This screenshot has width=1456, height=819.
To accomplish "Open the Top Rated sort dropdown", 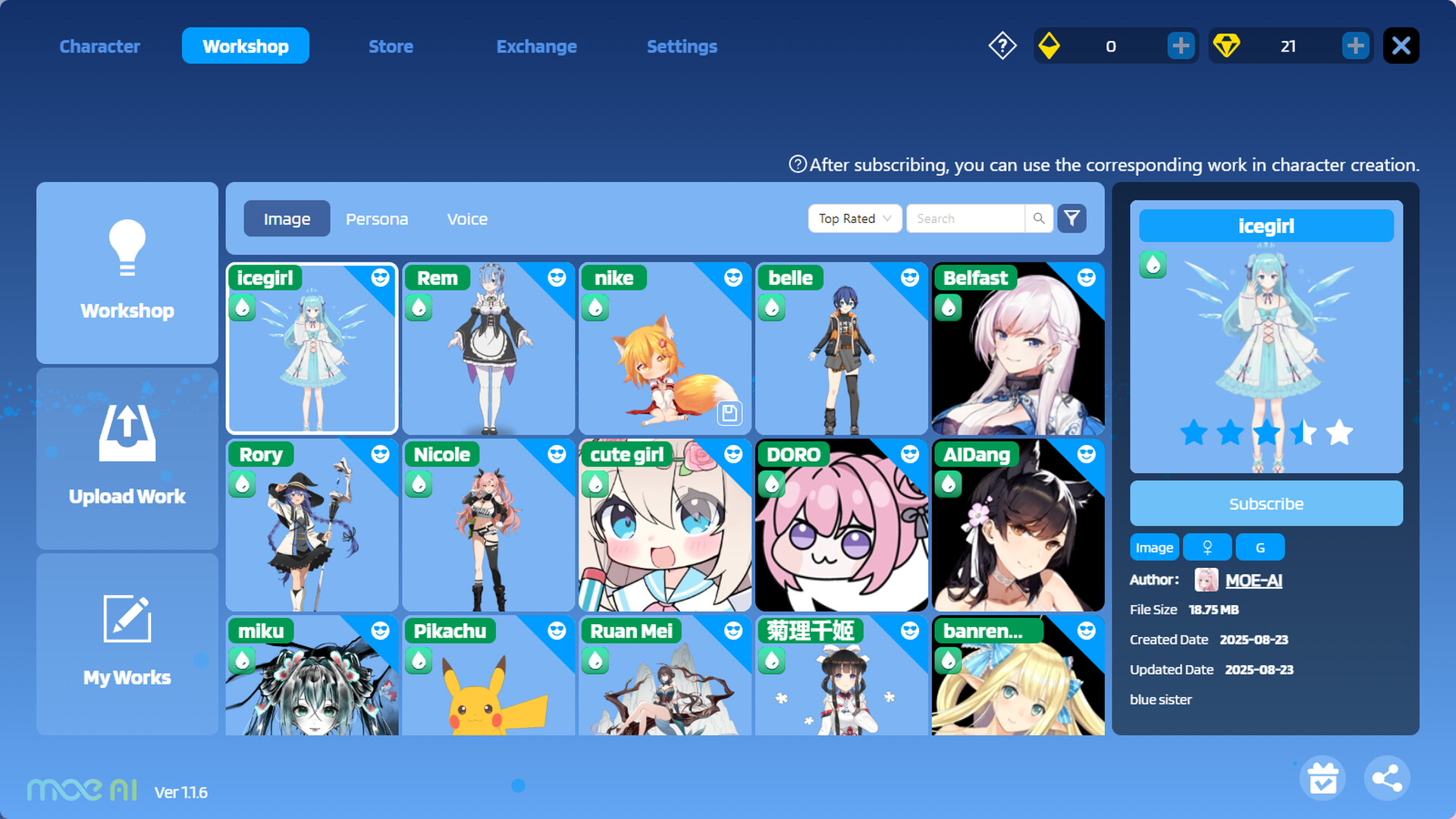I will 854,218.
